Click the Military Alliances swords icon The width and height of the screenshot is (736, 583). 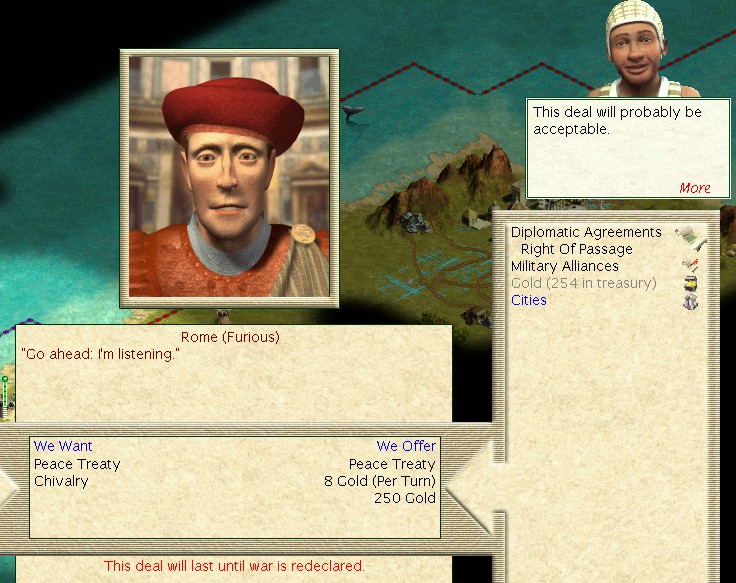(689, 265)
